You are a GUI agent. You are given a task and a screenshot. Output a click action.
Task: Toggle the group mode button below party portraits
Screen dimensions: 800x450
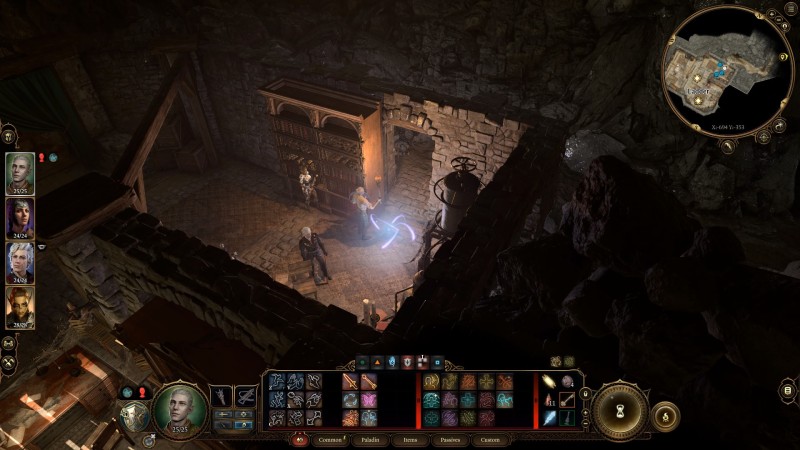coord(9,337)
